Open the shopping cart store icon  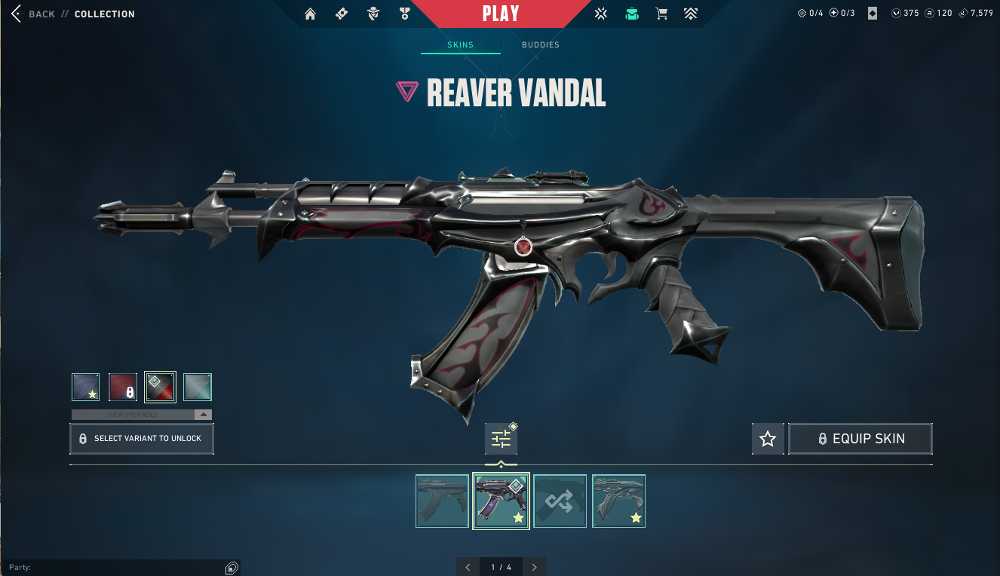[x=661, y=14]
